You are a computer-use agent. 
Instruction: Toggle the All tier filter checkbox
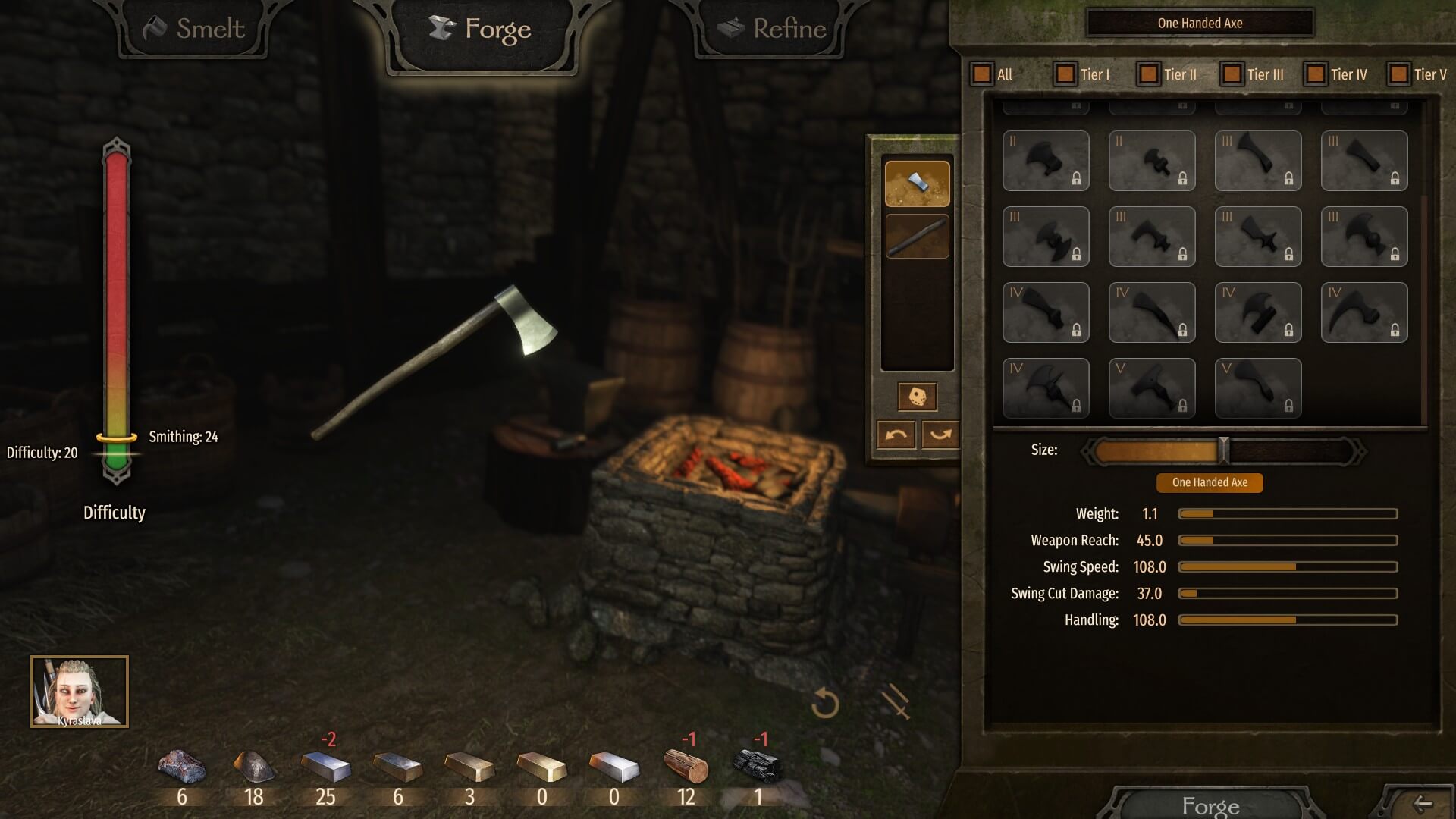(982, 74)
